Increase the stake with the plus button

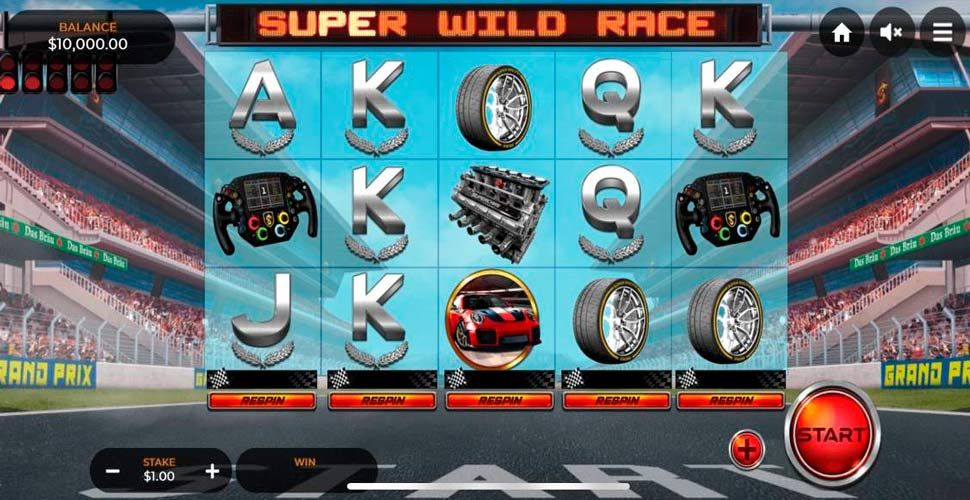pyautogui.click(x=212, y=470)
